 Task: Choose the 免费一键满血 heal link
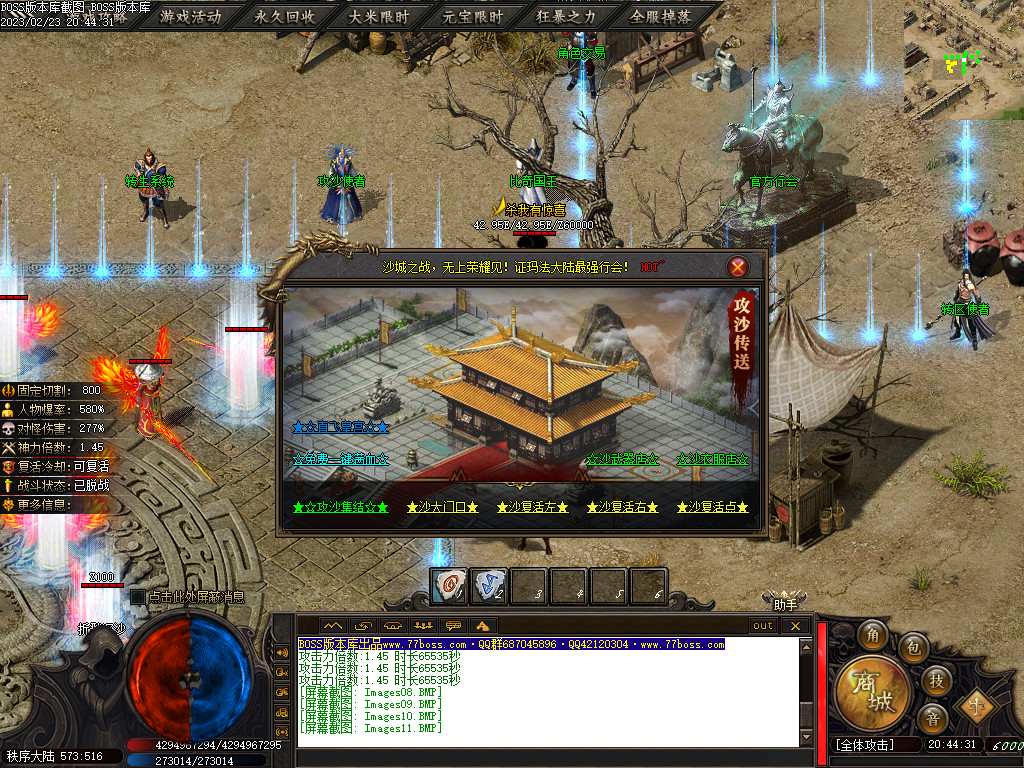pyautogui.click(x=340, y=459)
